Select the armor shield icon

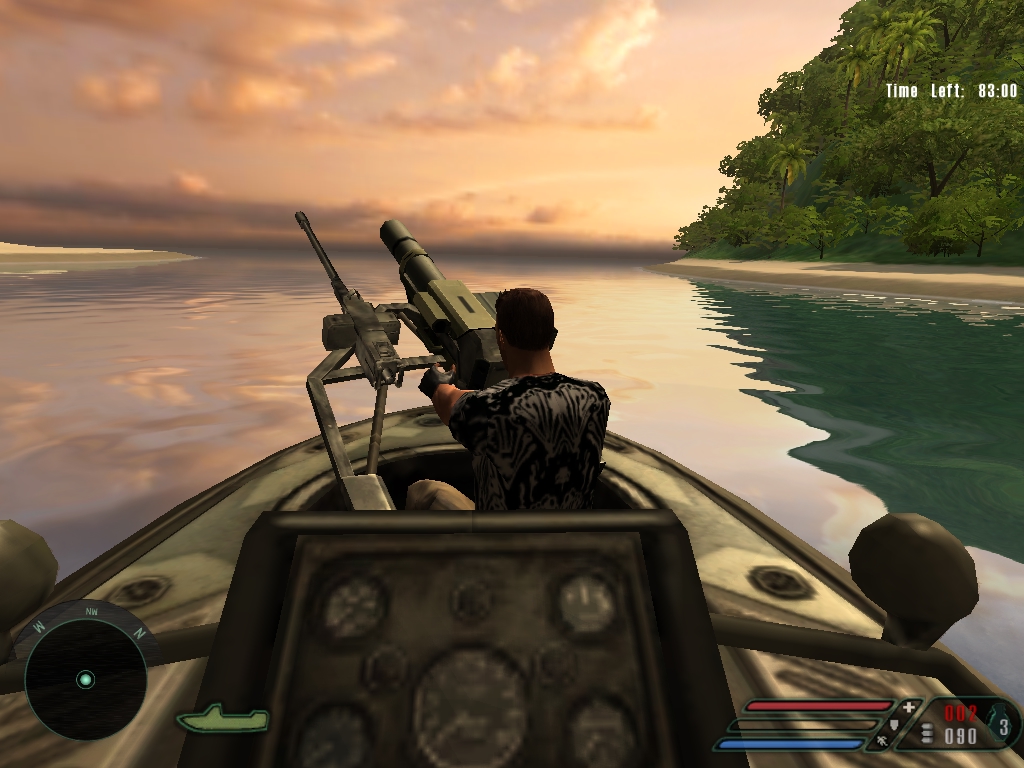pyautogui.click(x=895, y=725)
